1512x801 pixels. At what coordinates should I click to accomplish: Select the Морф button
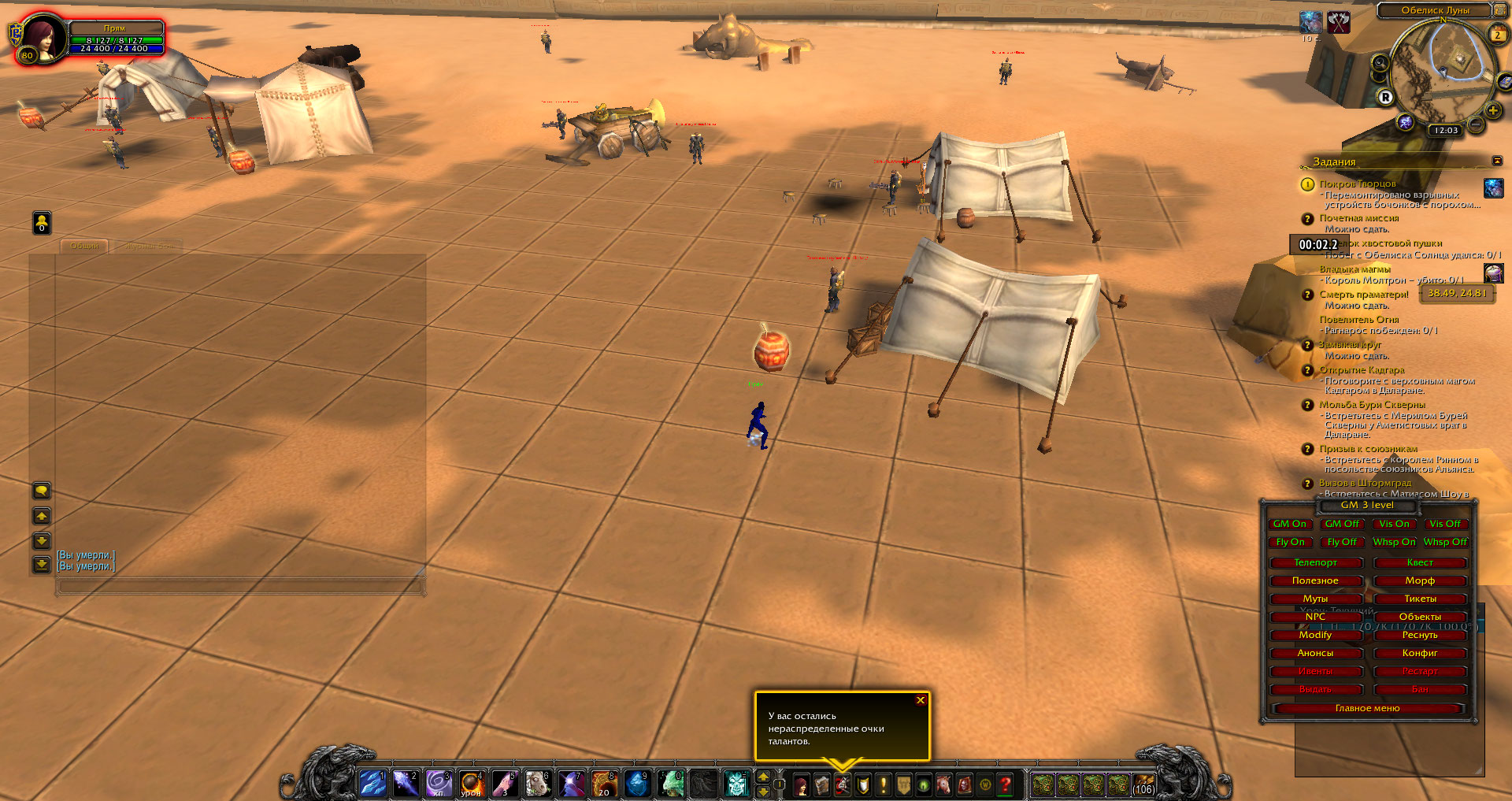1420,580
